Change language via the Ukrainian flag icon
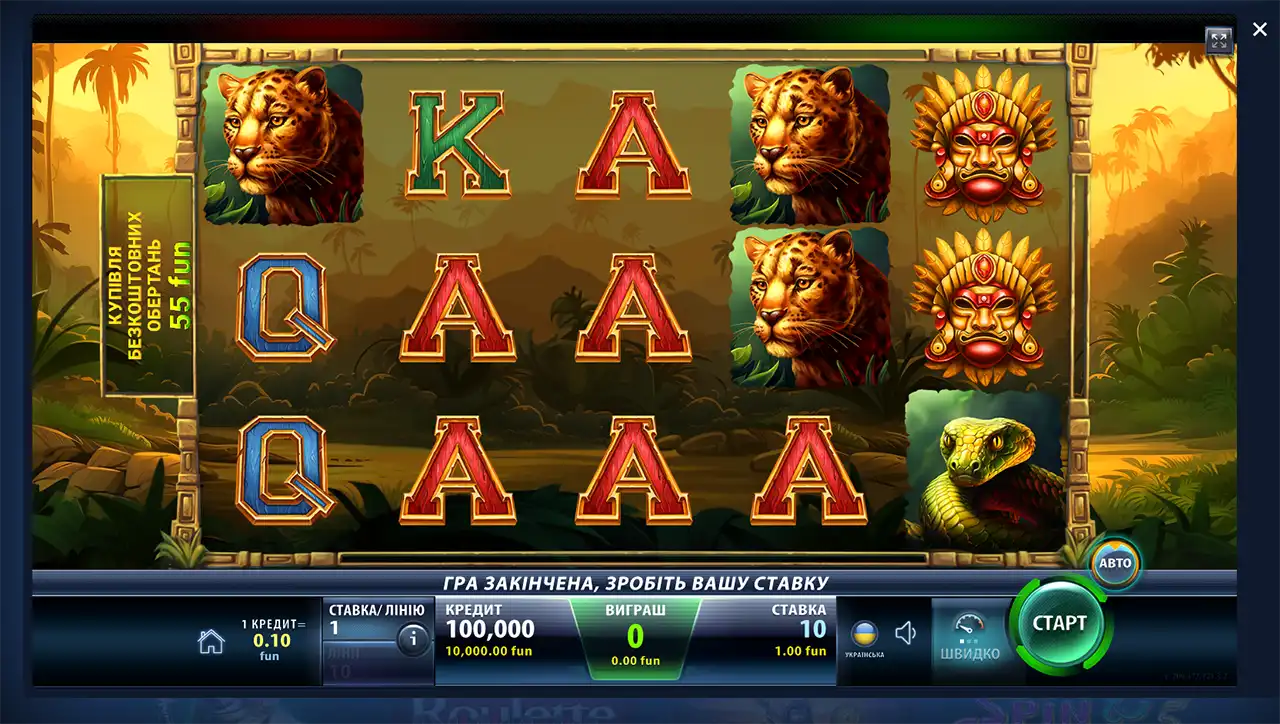The width and height of the screenshot is (1280, 724). [x=864, y=634]
